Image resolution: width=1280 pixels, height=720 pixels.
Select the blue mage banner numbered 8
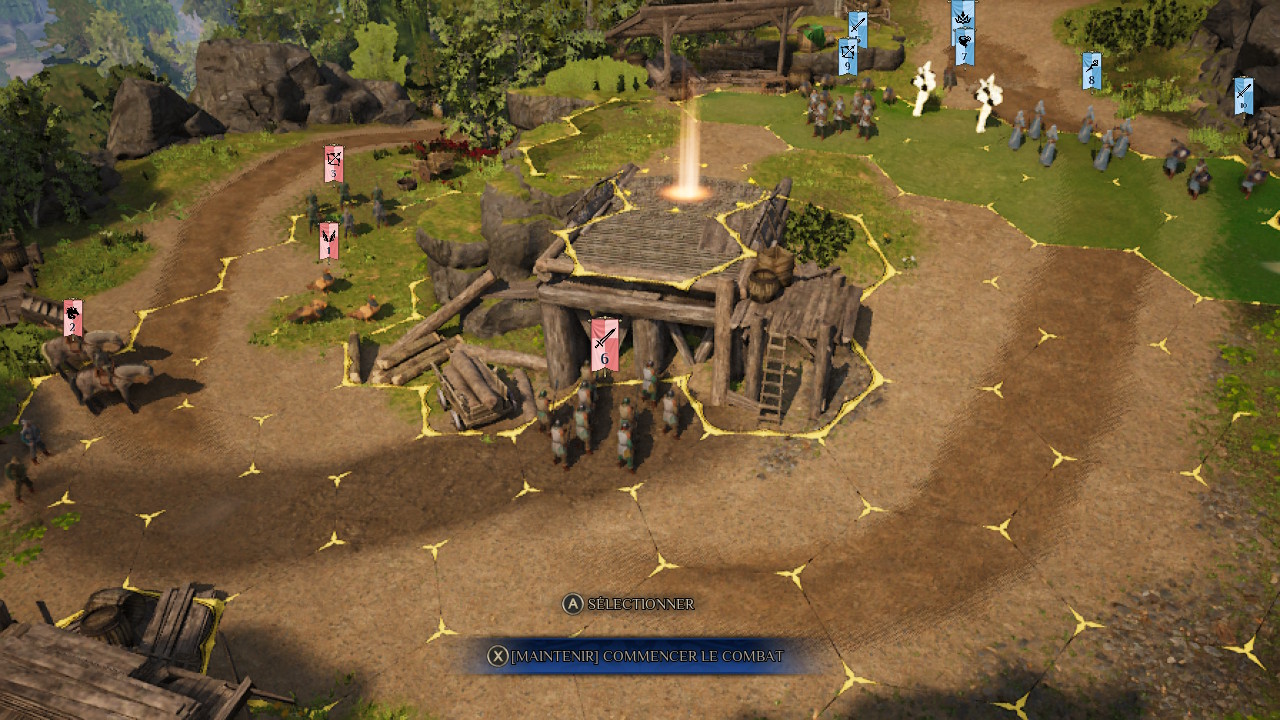pos(1091,70)
